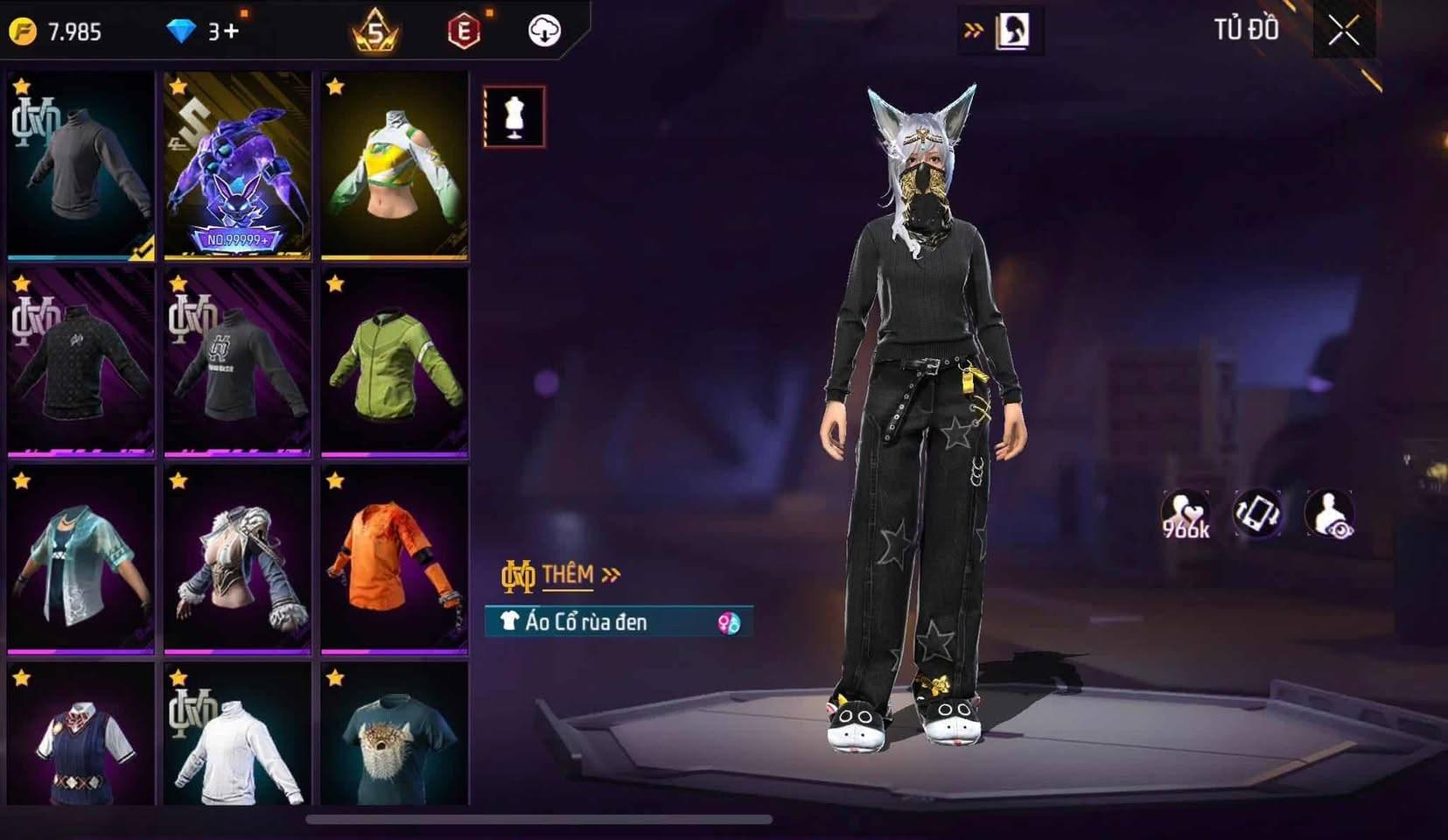Image resolution: width=1448 pixels, height=840 pixels.
Task: Pick the orange long-sleeve shirt
Action: tap(394, 559)
